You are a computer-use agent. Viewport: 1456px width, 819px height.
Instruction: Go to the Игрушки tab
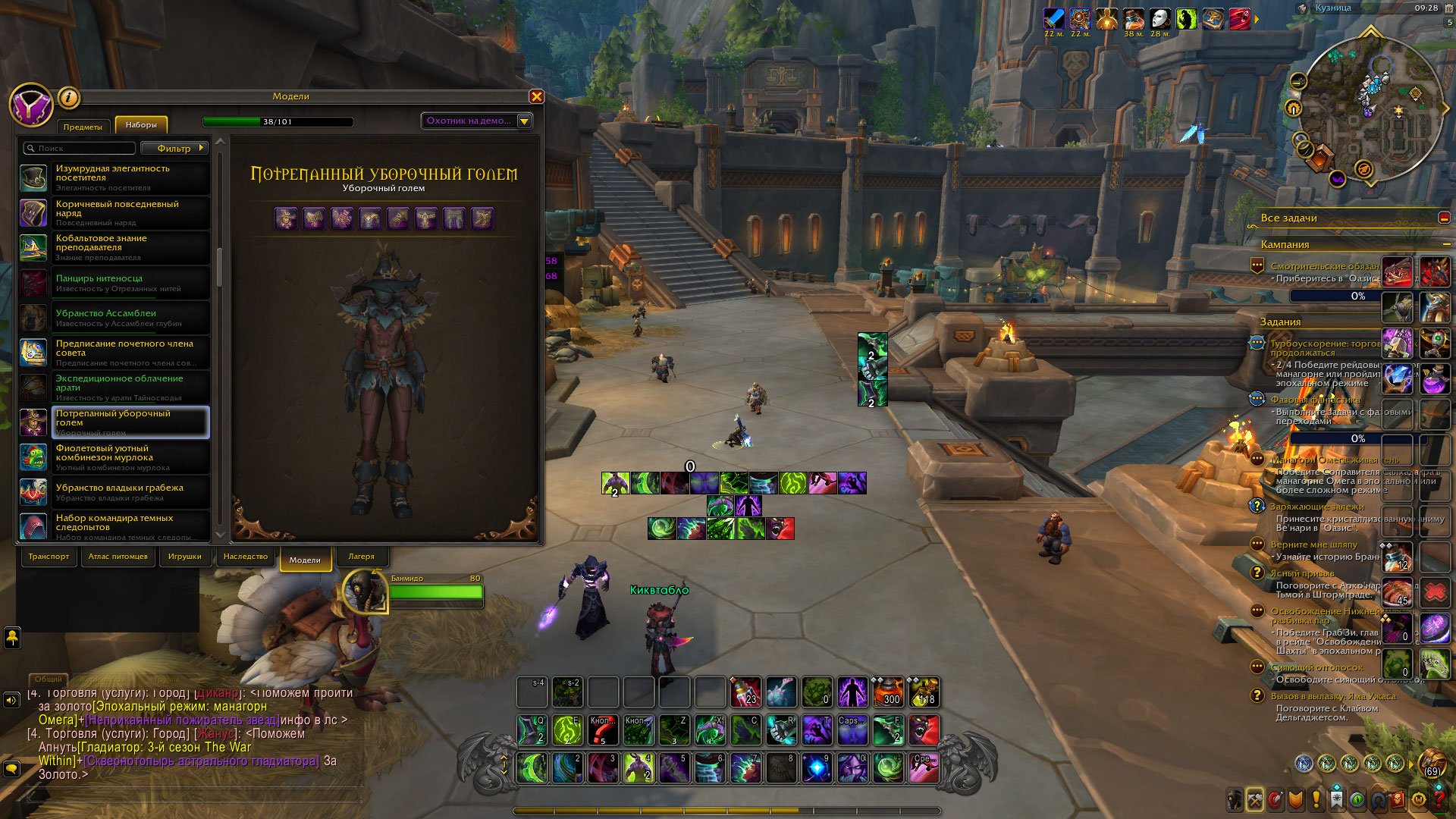point(184,557)
